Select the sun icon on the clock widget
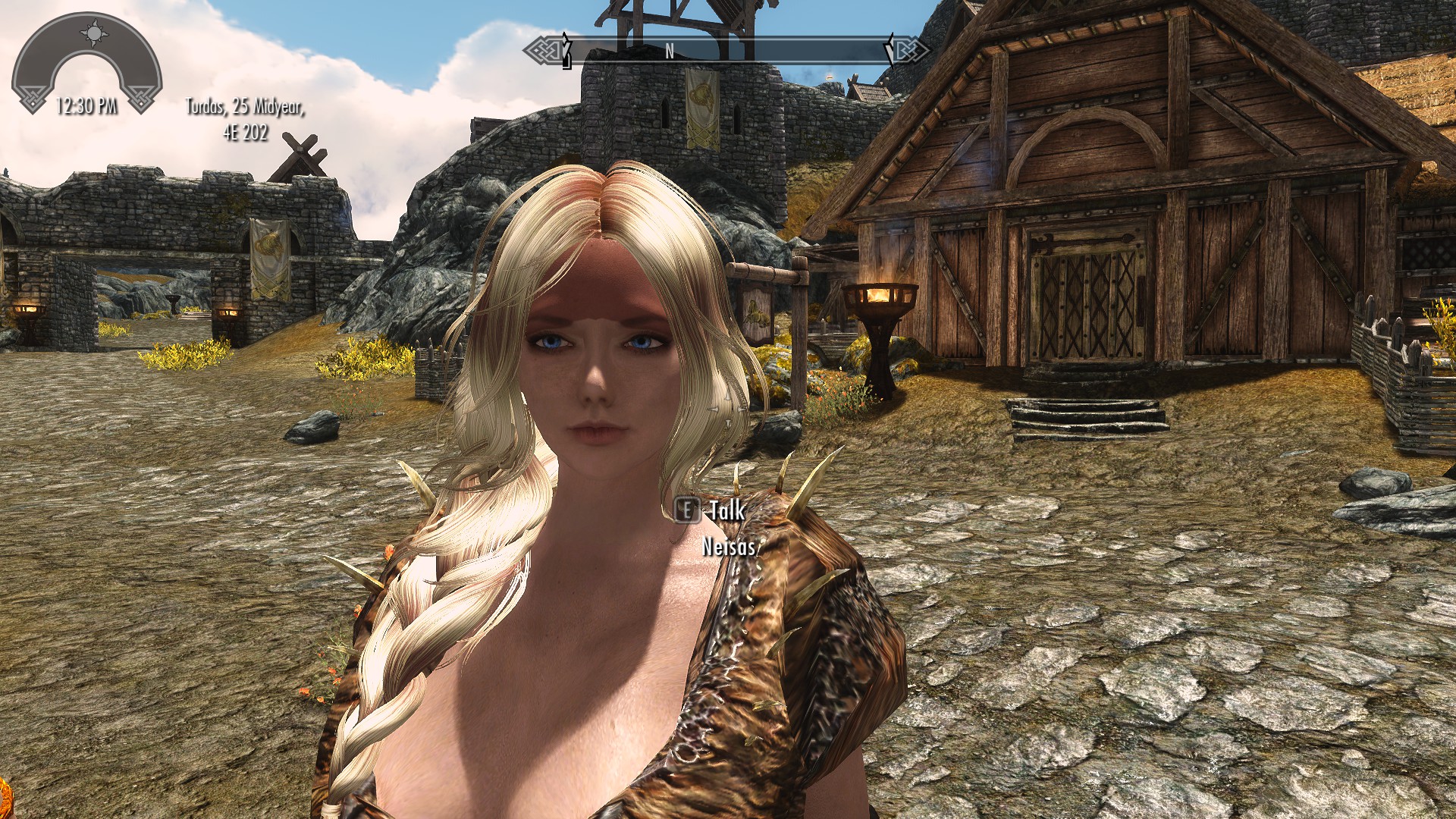This screenshot has height=819, width=1456. pos(94,33)
